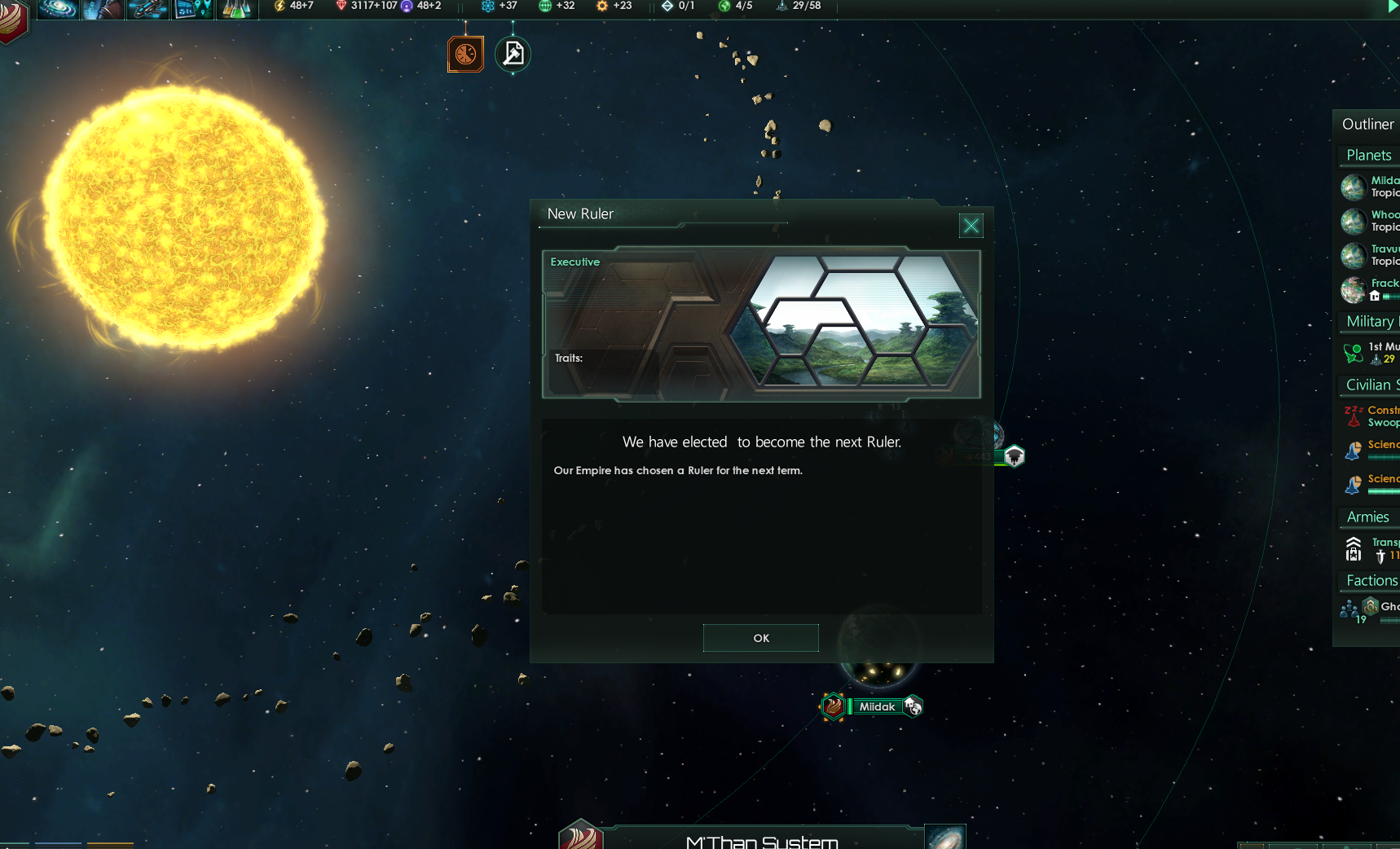This screenshot has height=849, width=1400.
Task: Select the idle construction ship Swoop
Action: (x=1377, y=416)
